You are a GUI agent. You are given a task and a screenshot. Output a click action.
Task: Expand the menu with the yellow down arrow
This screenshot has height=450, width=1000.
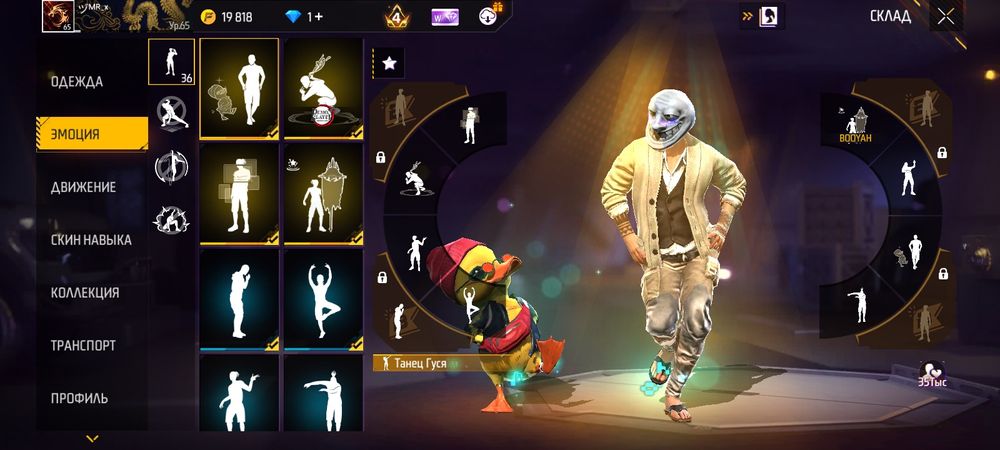(92, 438)
